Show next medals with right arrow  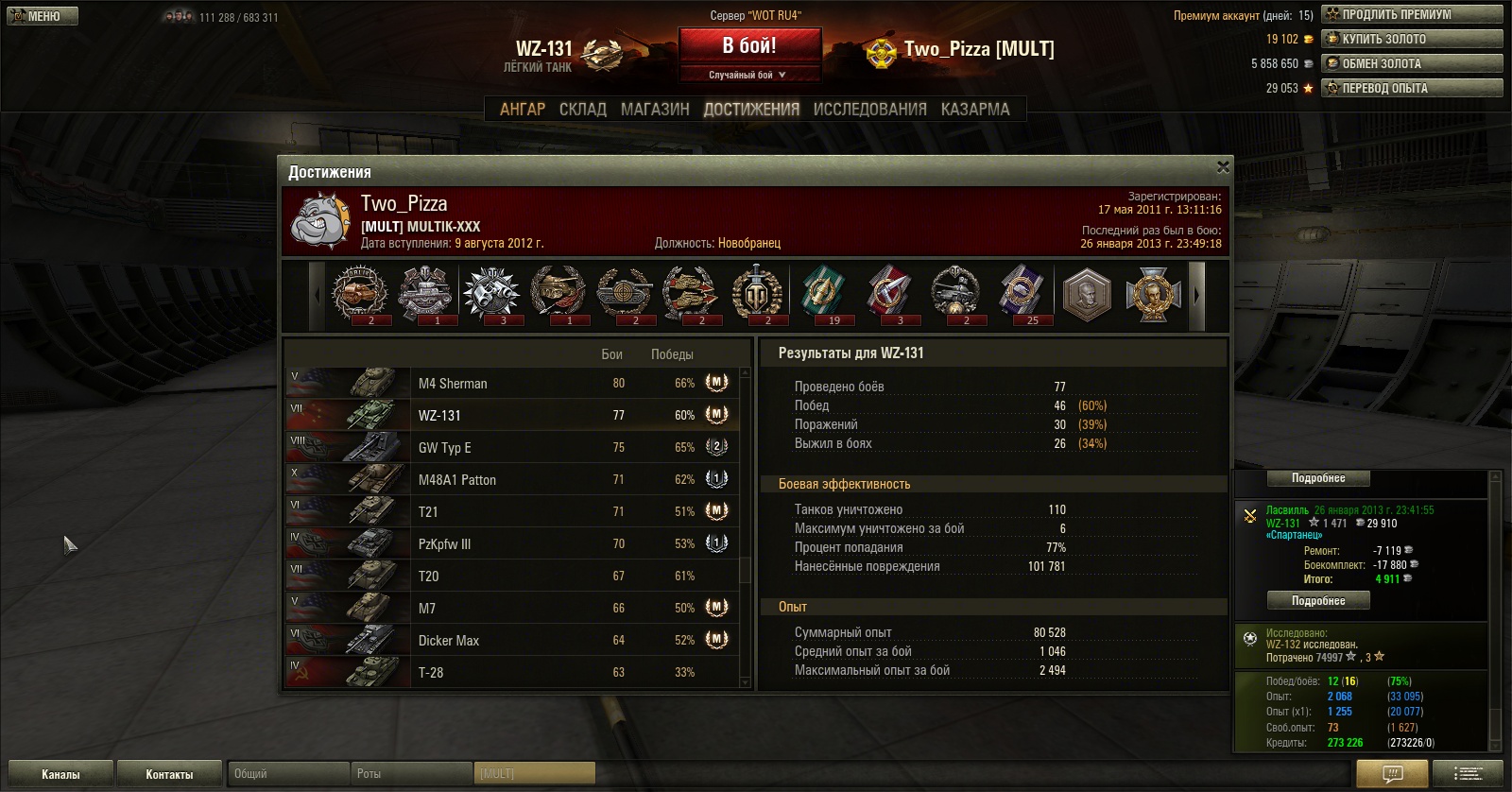(1196, 295)
